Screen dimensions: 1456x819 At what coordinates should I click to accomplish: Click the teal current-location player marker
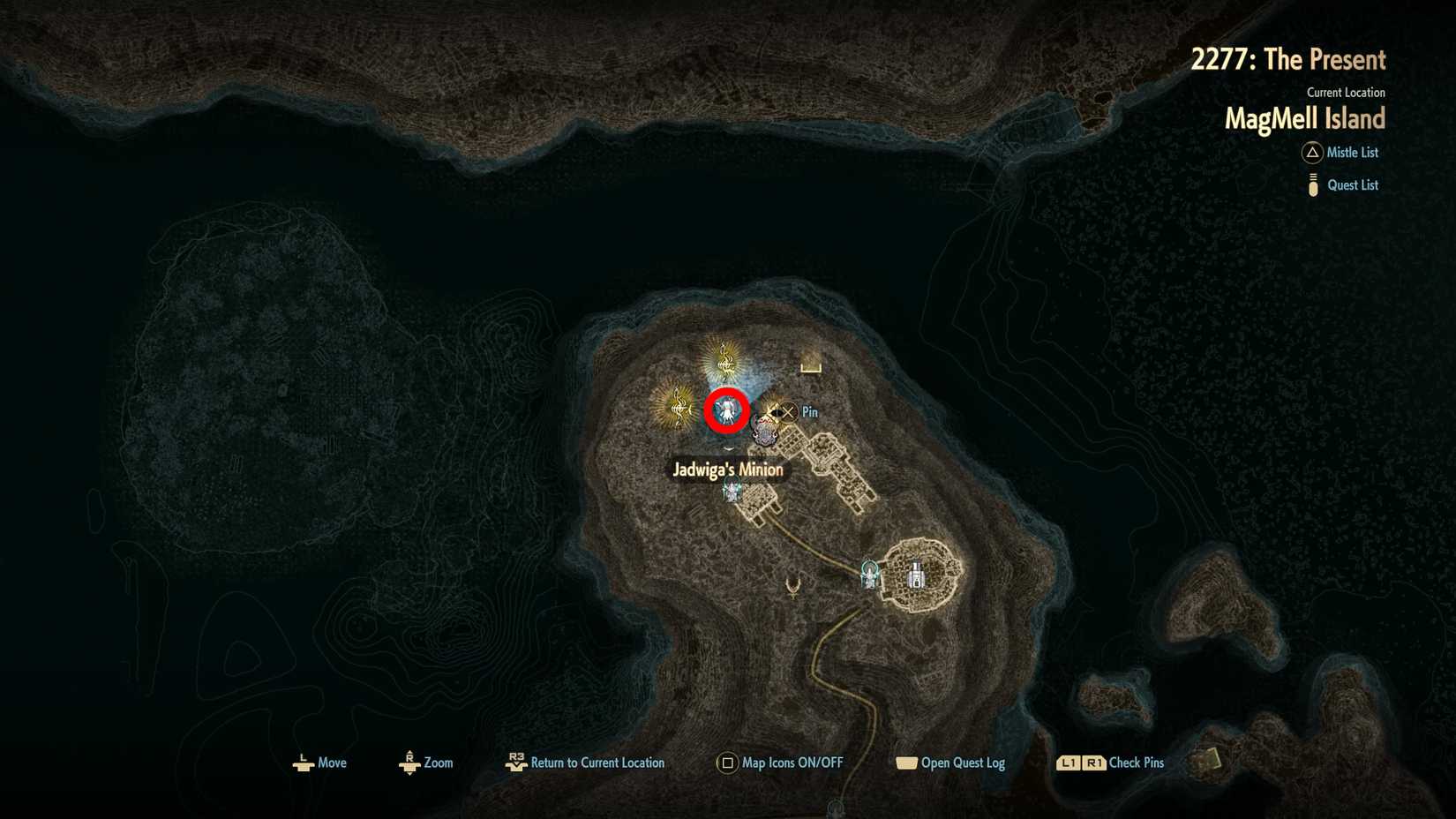(870, 574)
